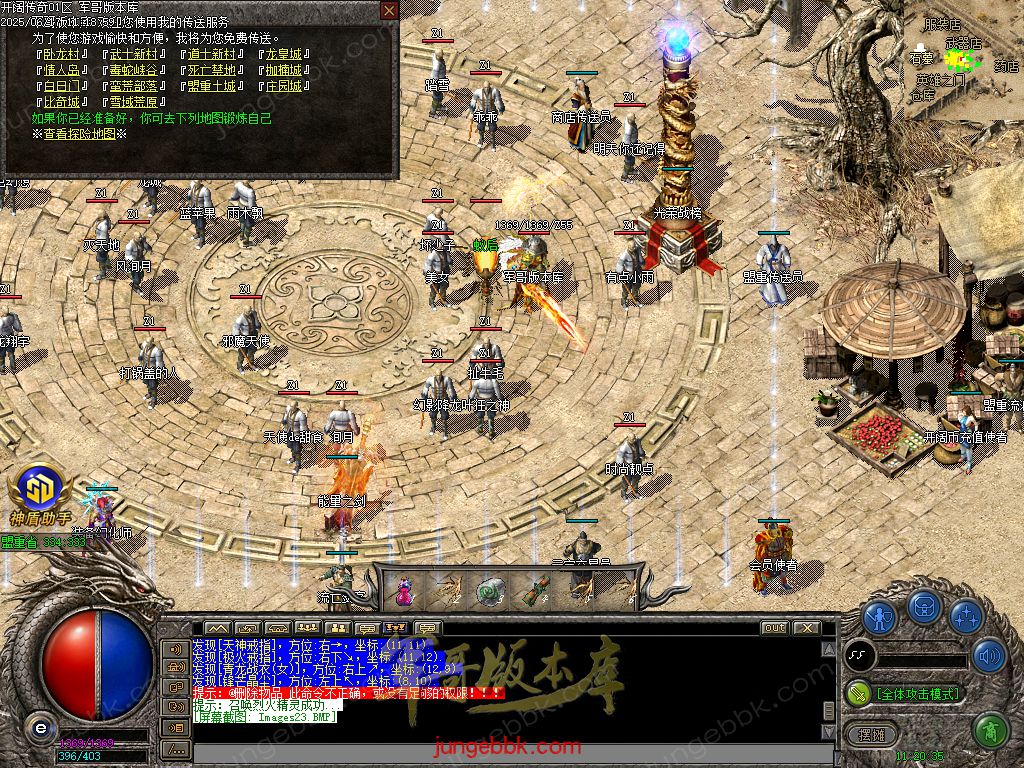Close the teleport service dialog
Screen dimensions: 1024x768
click(x=389, y=10)
